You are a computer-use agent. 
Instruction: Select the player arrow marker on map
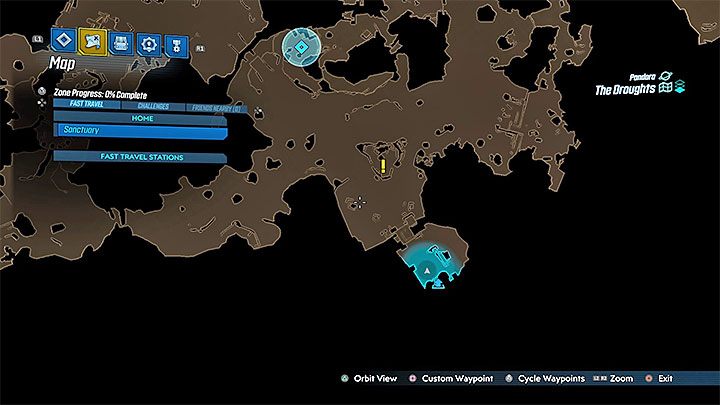pos(428,270)
